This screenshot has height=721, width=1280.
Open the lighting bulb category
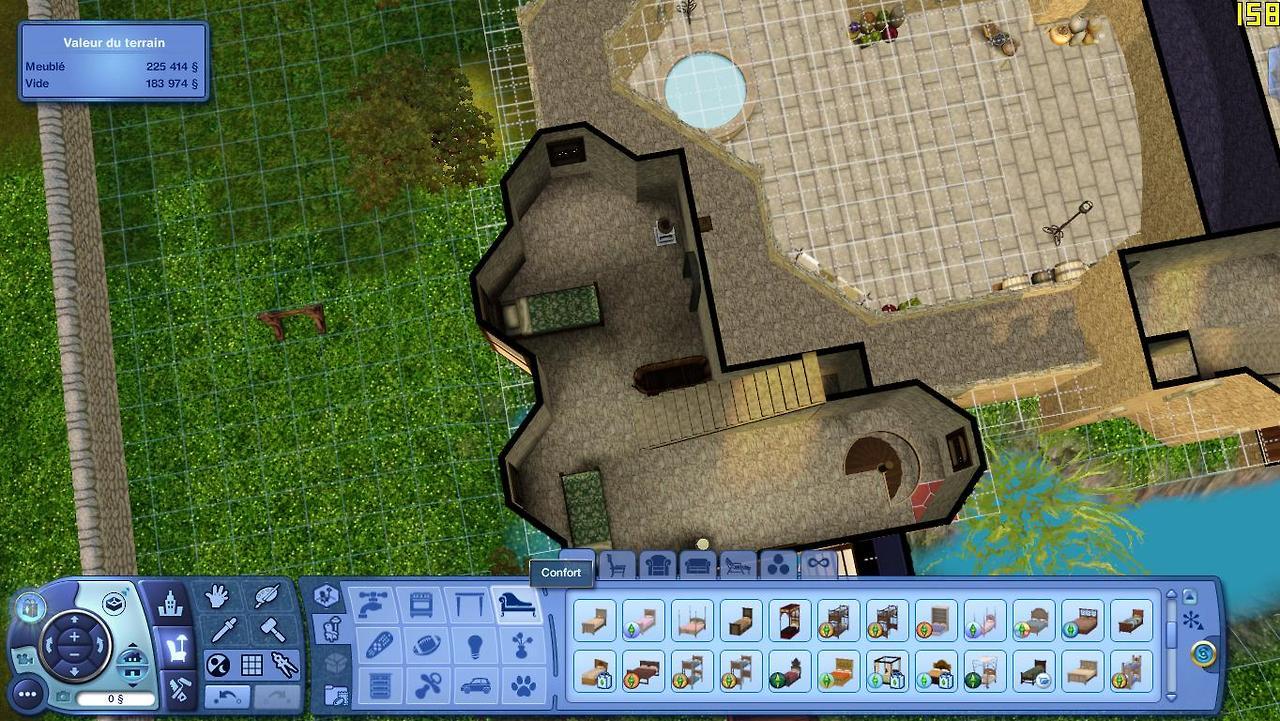[x=472, y=646]
